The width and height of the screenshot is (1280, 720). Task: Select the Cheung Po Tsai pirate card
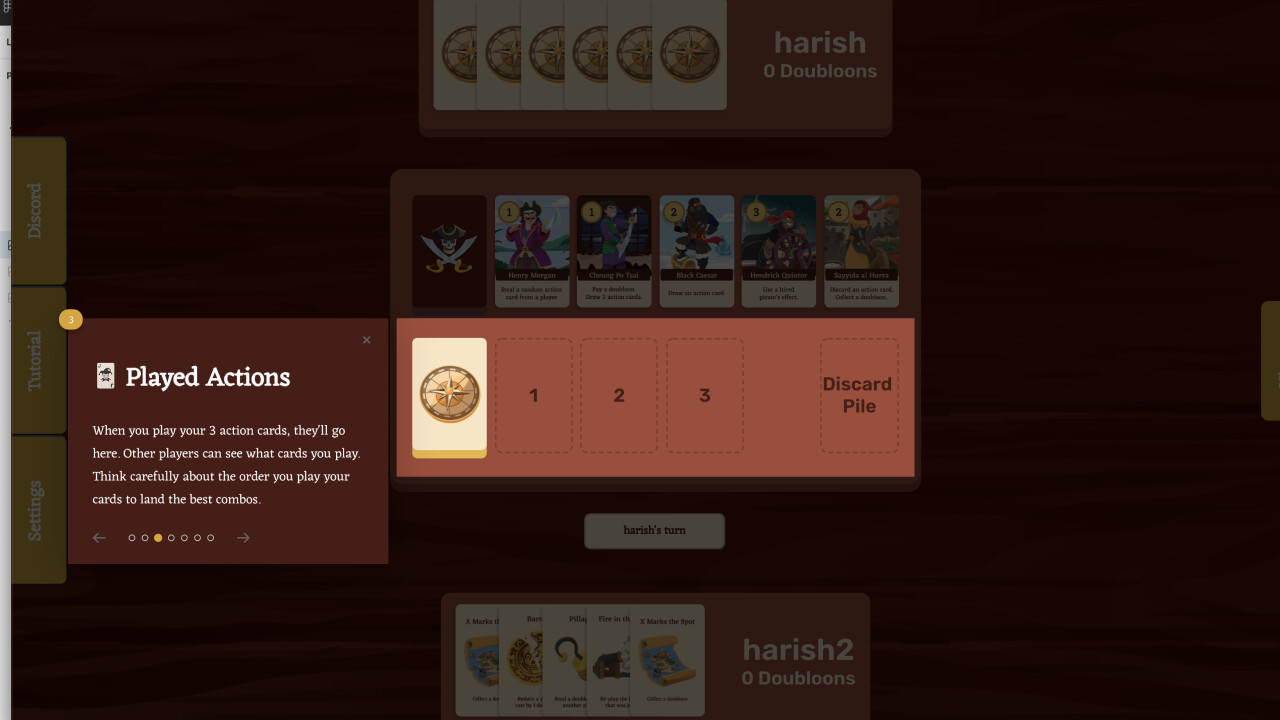(x=613, y=251)
